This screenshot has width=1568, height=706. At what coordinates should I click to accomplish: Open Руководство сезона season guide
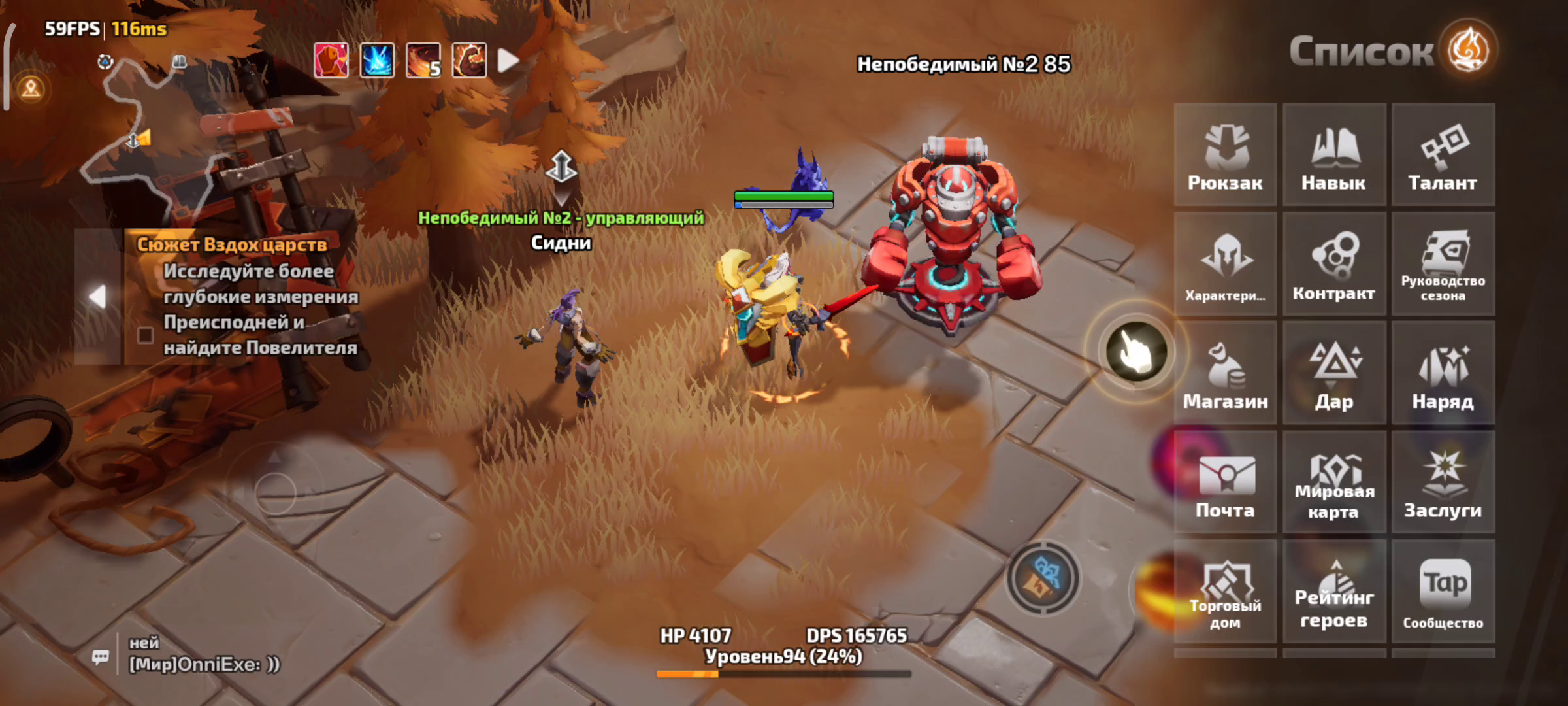tap(1443, 264)
